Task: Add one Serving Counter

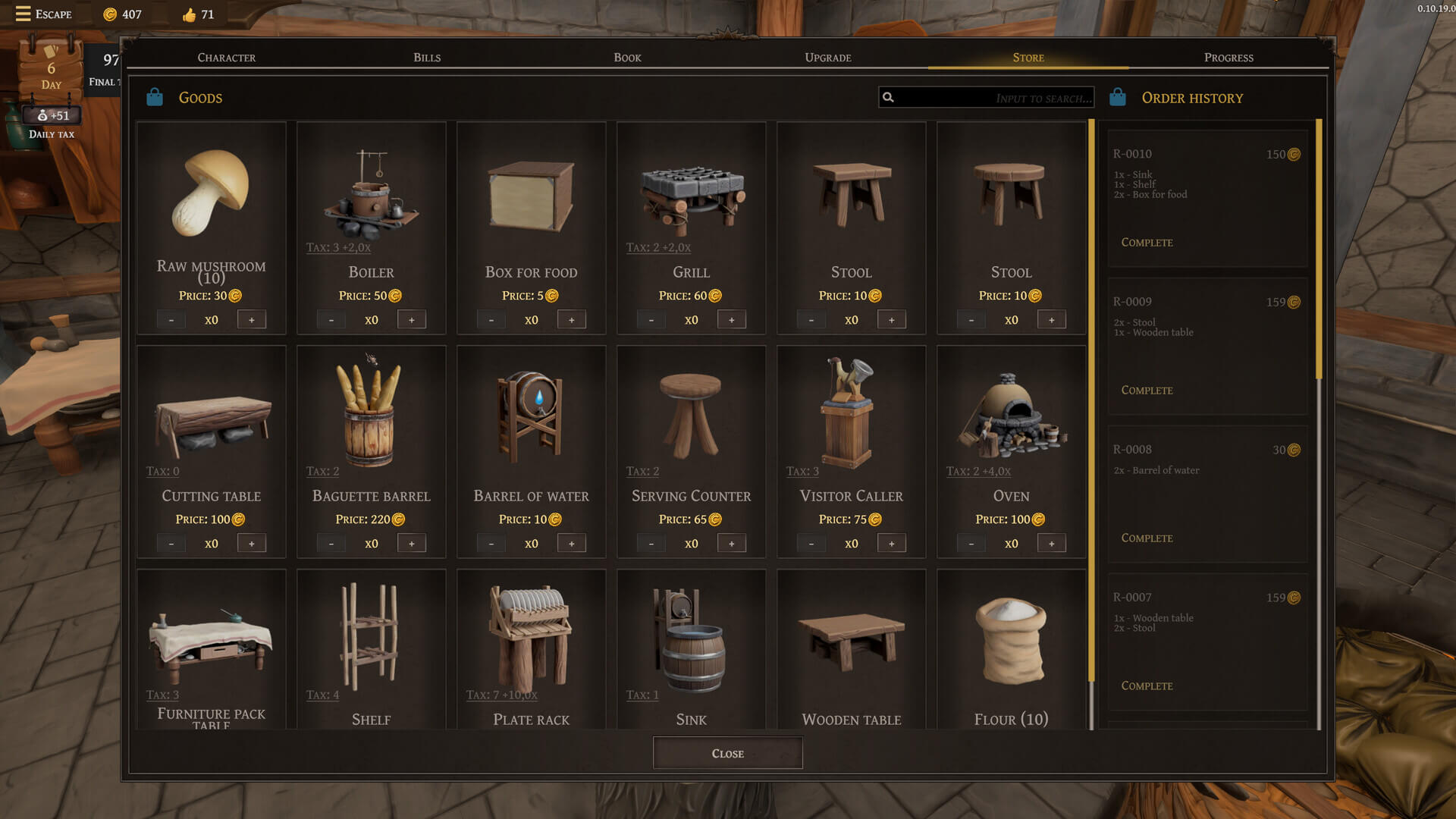Action: (x=732, y=544)
